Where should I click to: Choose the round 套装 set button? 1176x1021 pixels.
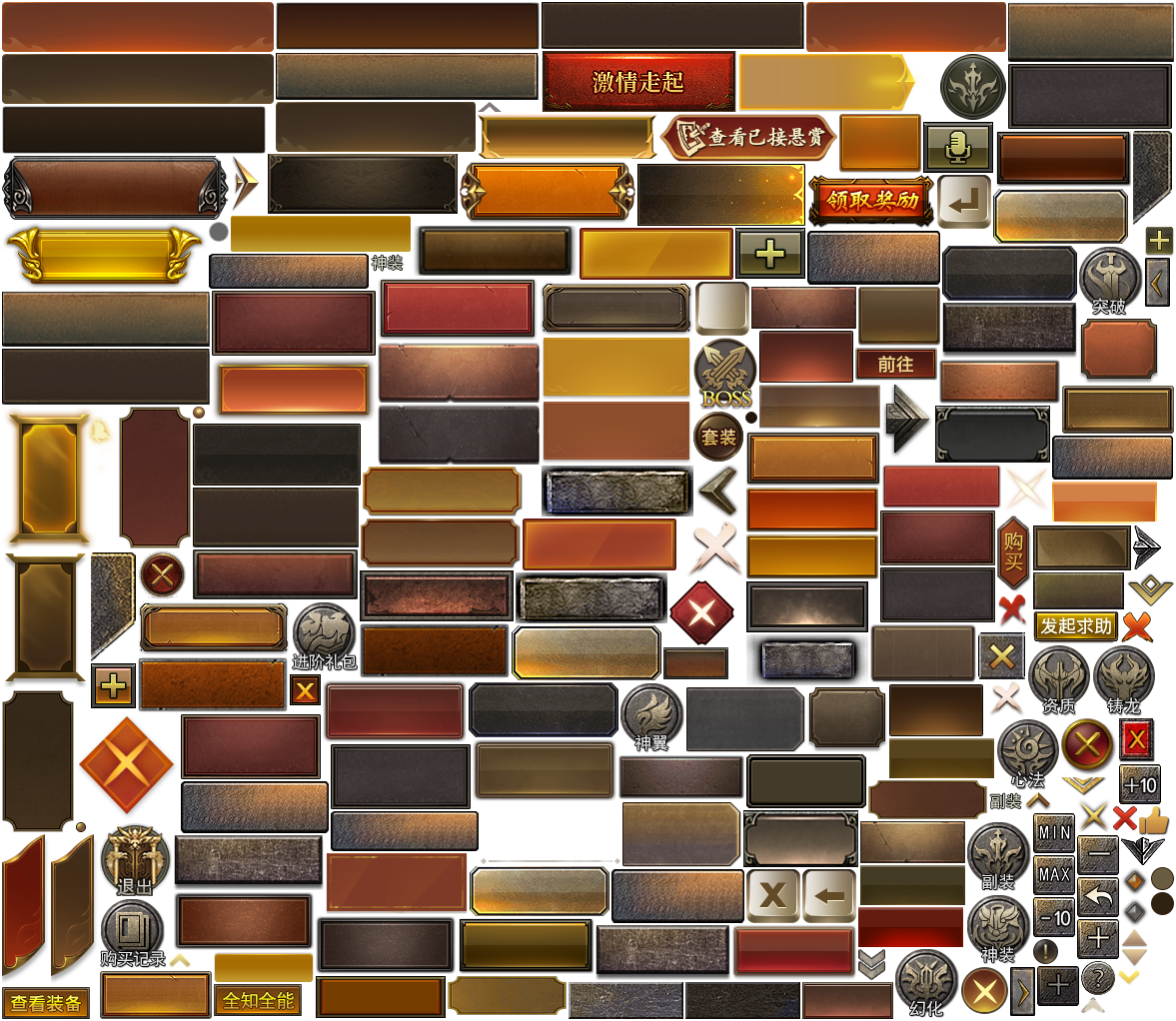pos(718,437)
